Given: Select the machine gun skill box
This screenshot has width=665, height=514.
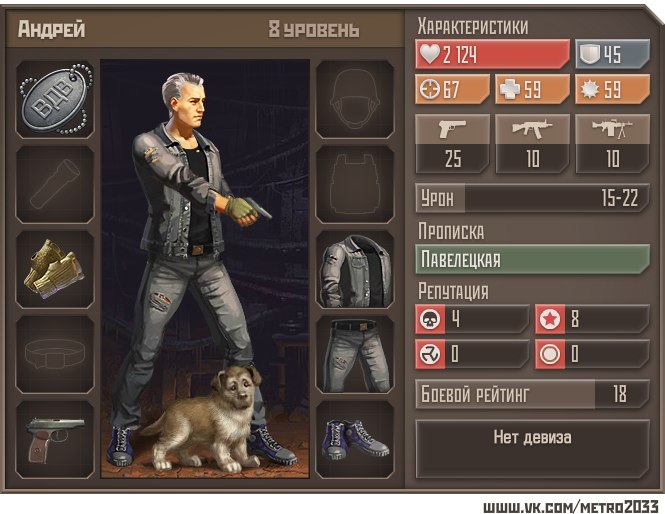Looking at the screenshot, I should 612,143.
